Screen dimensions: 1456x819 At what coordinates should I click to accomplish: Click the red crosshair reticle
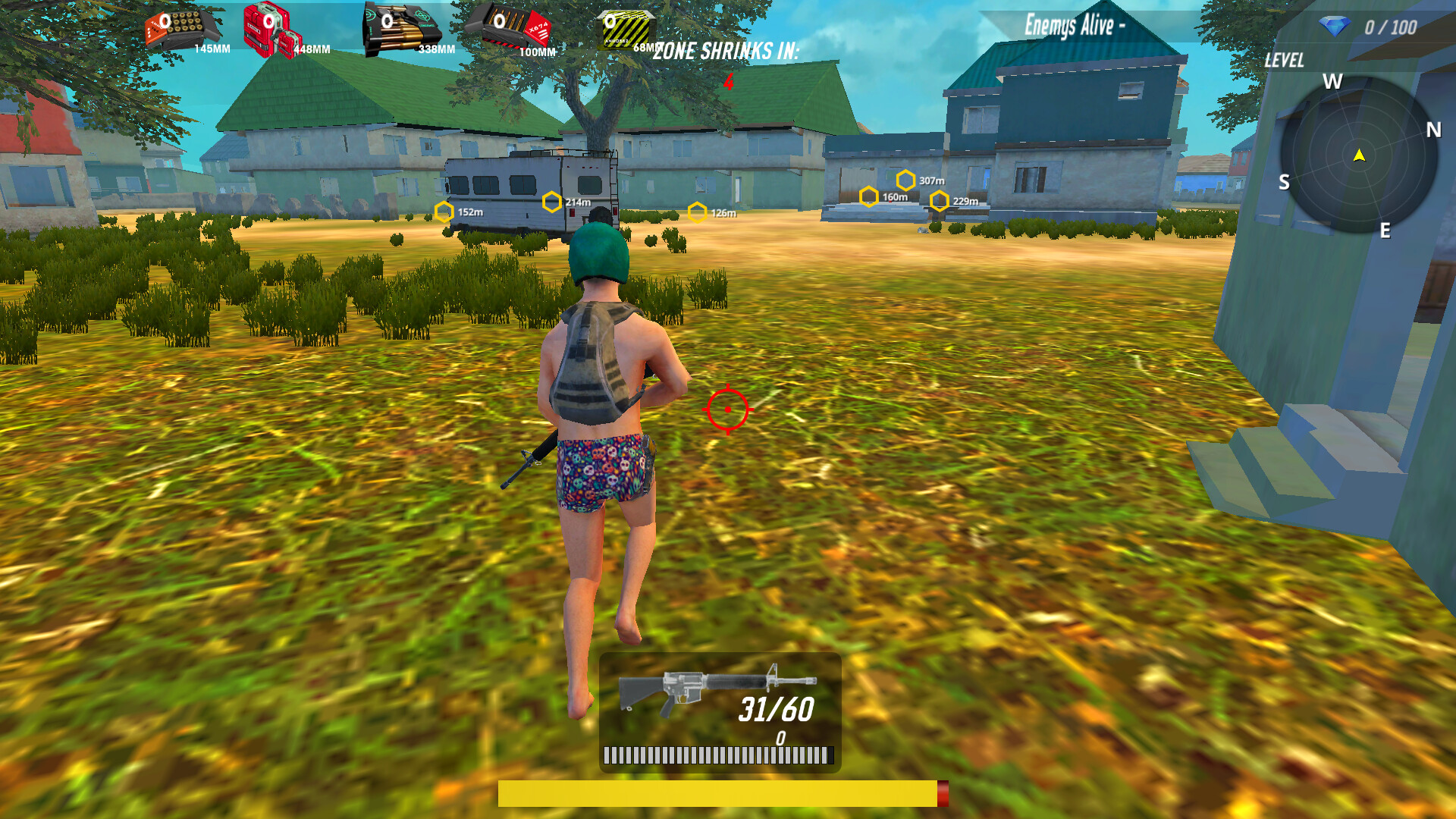click(727, 408)
